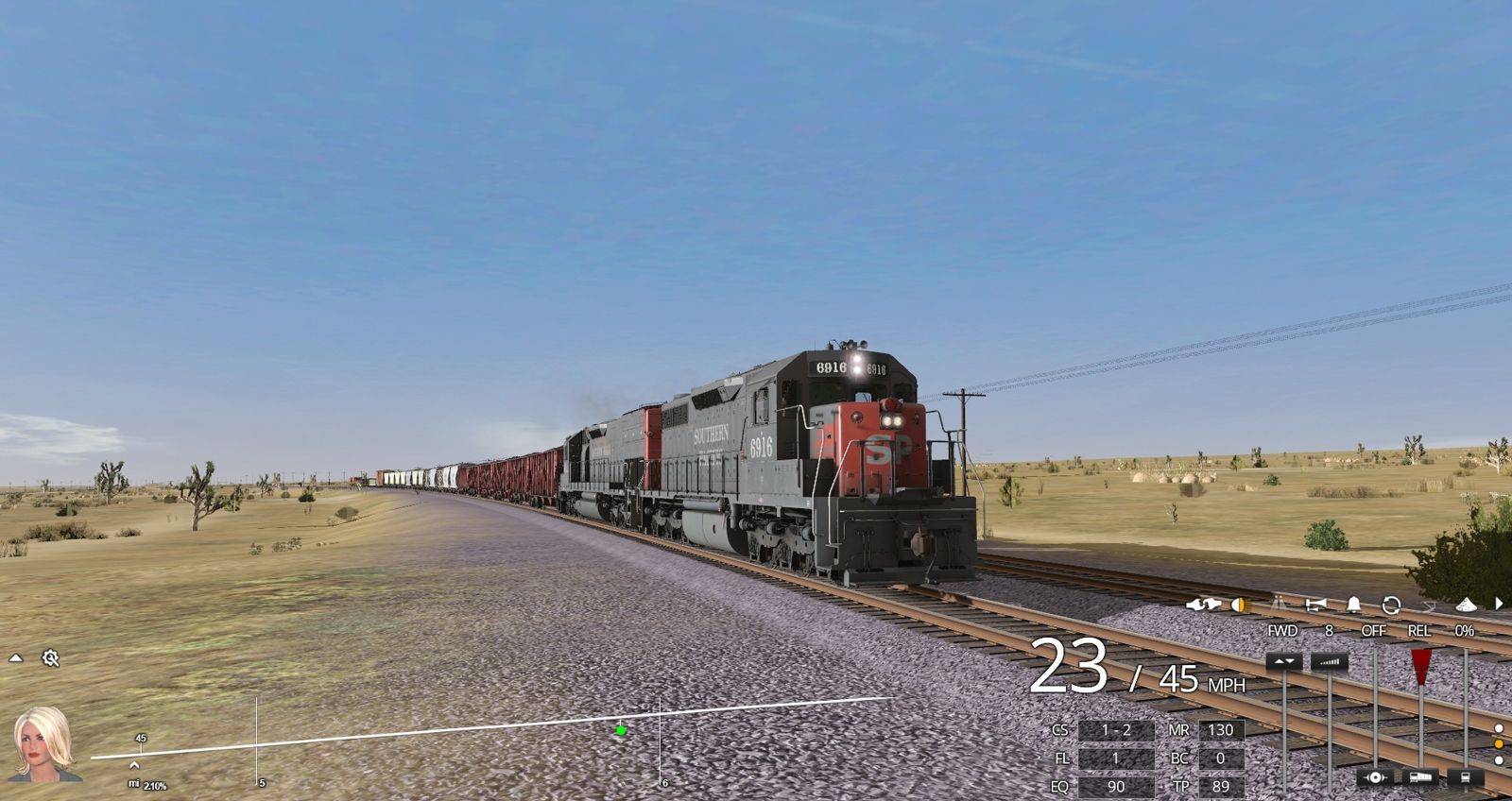This screenshot has width=1512, height=801.
Task: Click the coupling hands icon
Action: (1204, 605)
